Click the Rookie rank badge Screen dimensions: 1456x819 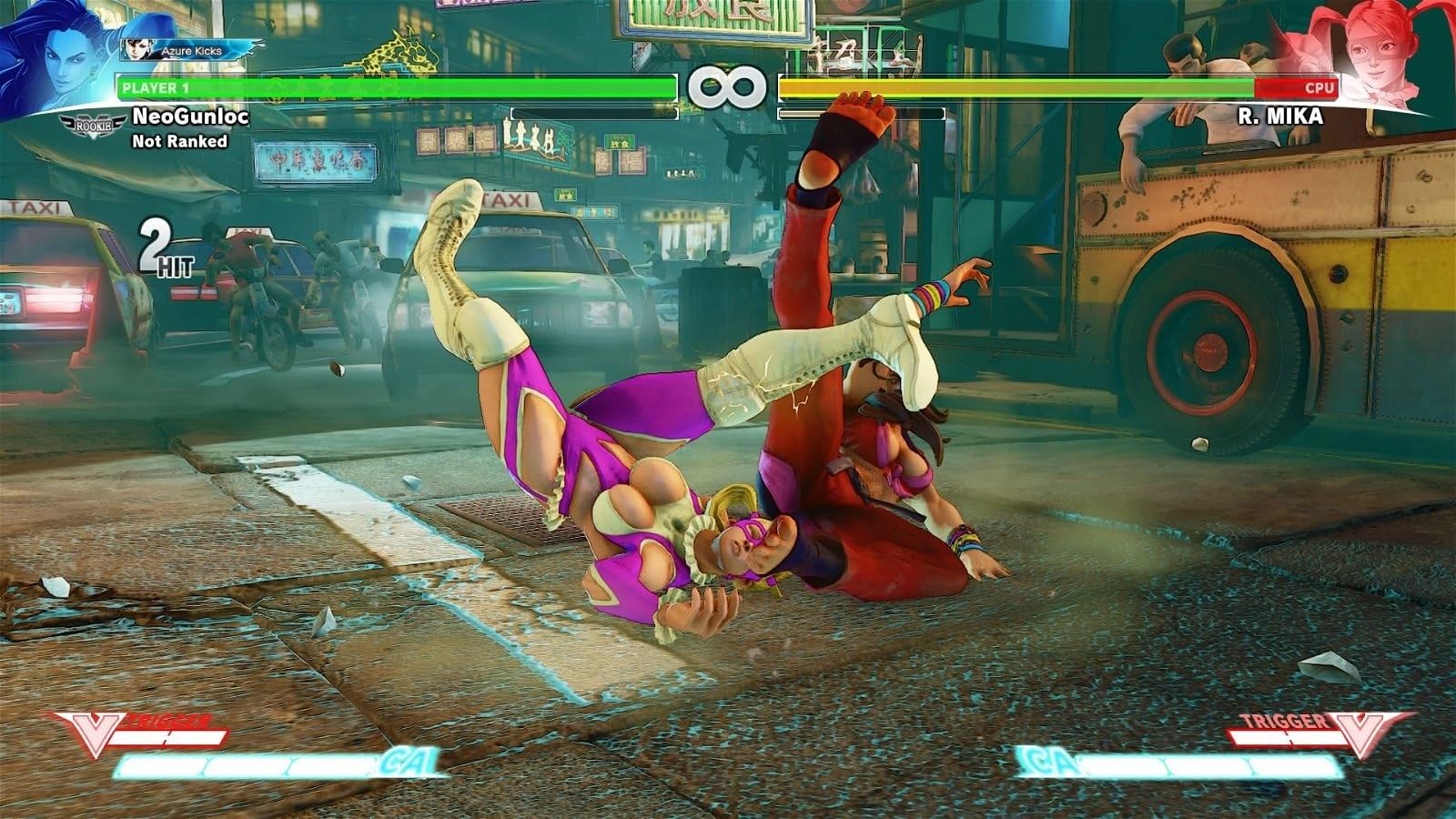pos(92,124)
